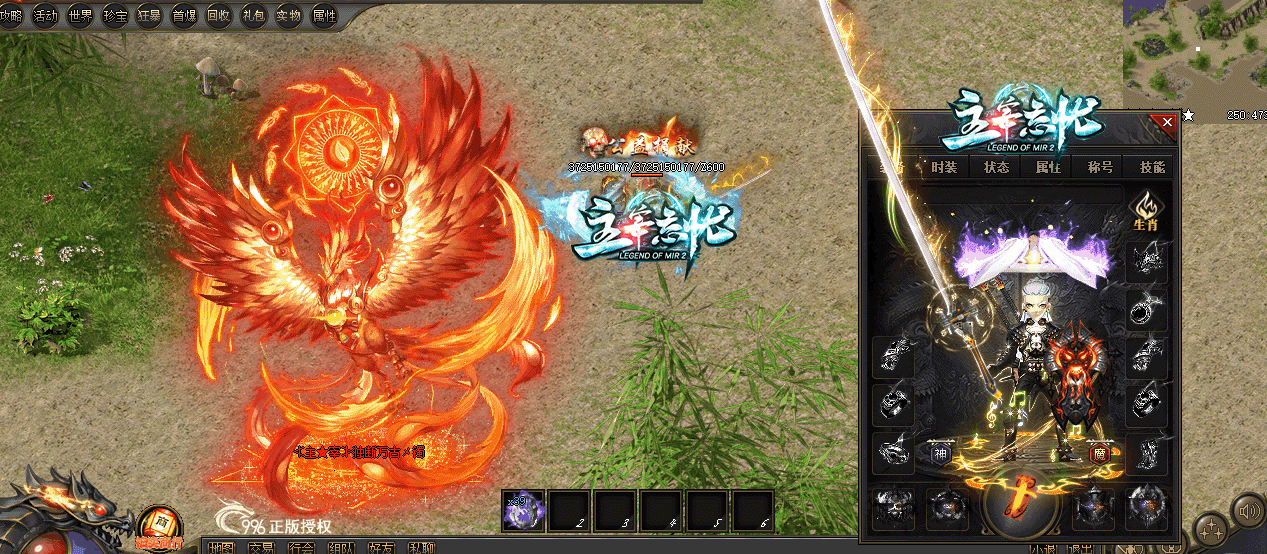Switch to the 时装 fashion tab

(944, 167)
